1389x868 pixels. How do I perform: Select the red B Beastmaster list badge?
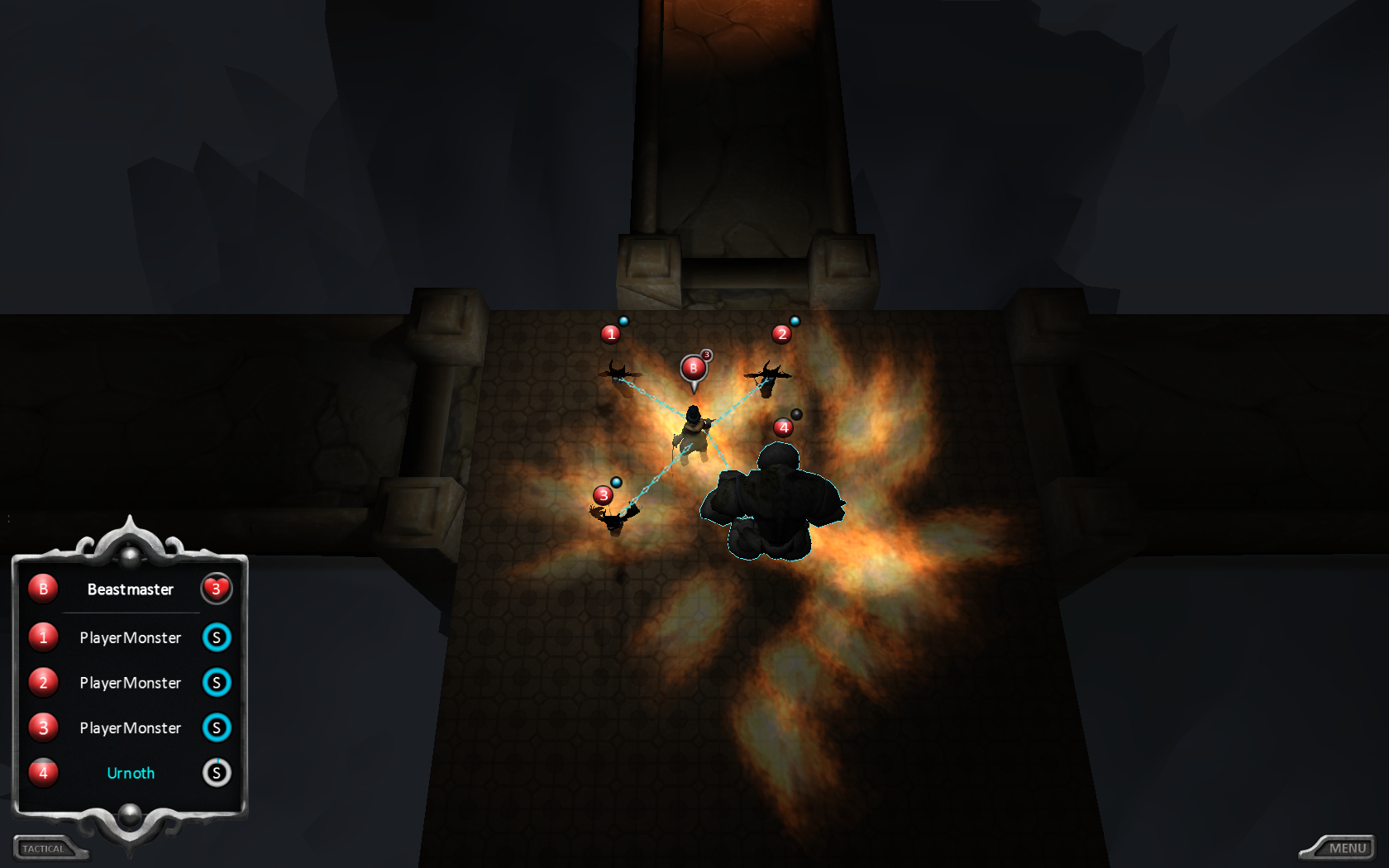43,589
